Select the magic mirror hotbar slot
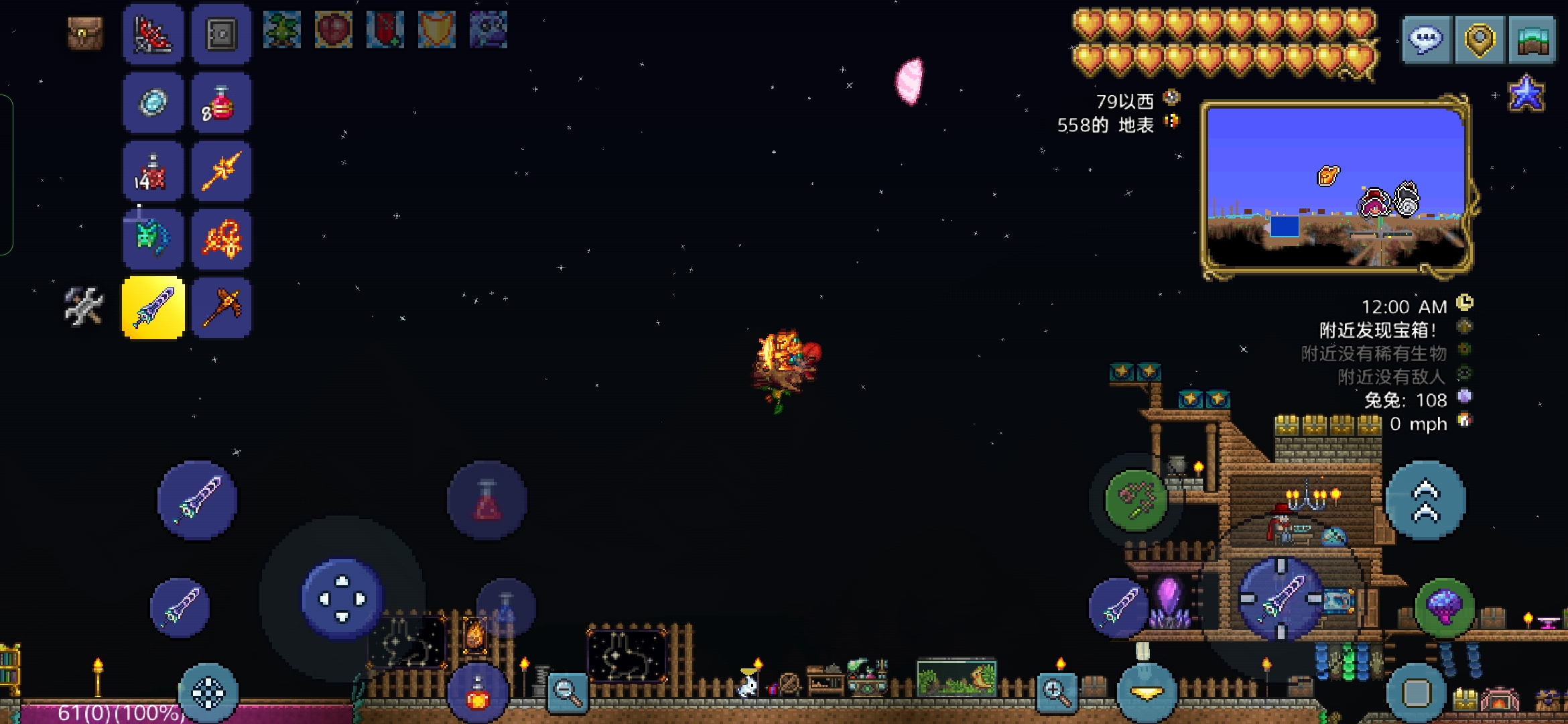 [x=153, y=103]
